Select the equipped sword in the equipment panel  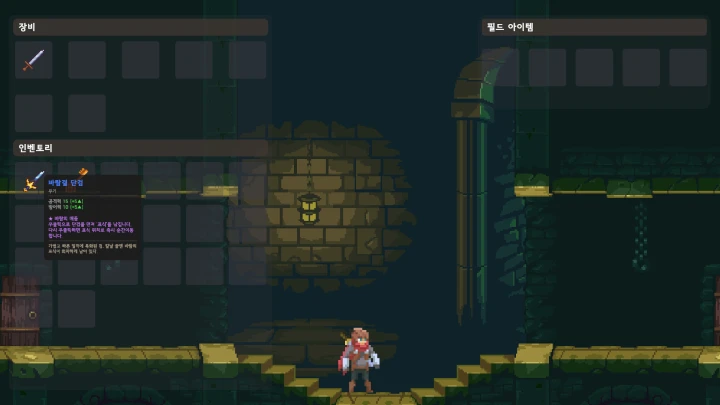tap(34, 60)
